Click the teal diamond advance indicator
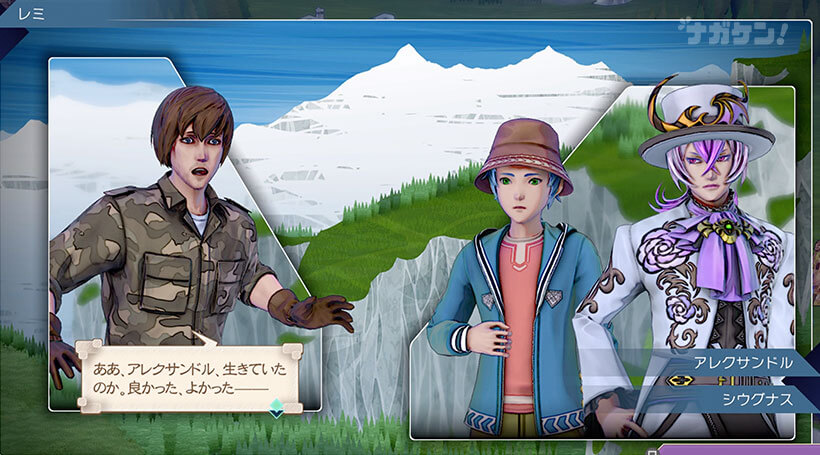This screenshot has height=455, width=820. click(277, 407)
